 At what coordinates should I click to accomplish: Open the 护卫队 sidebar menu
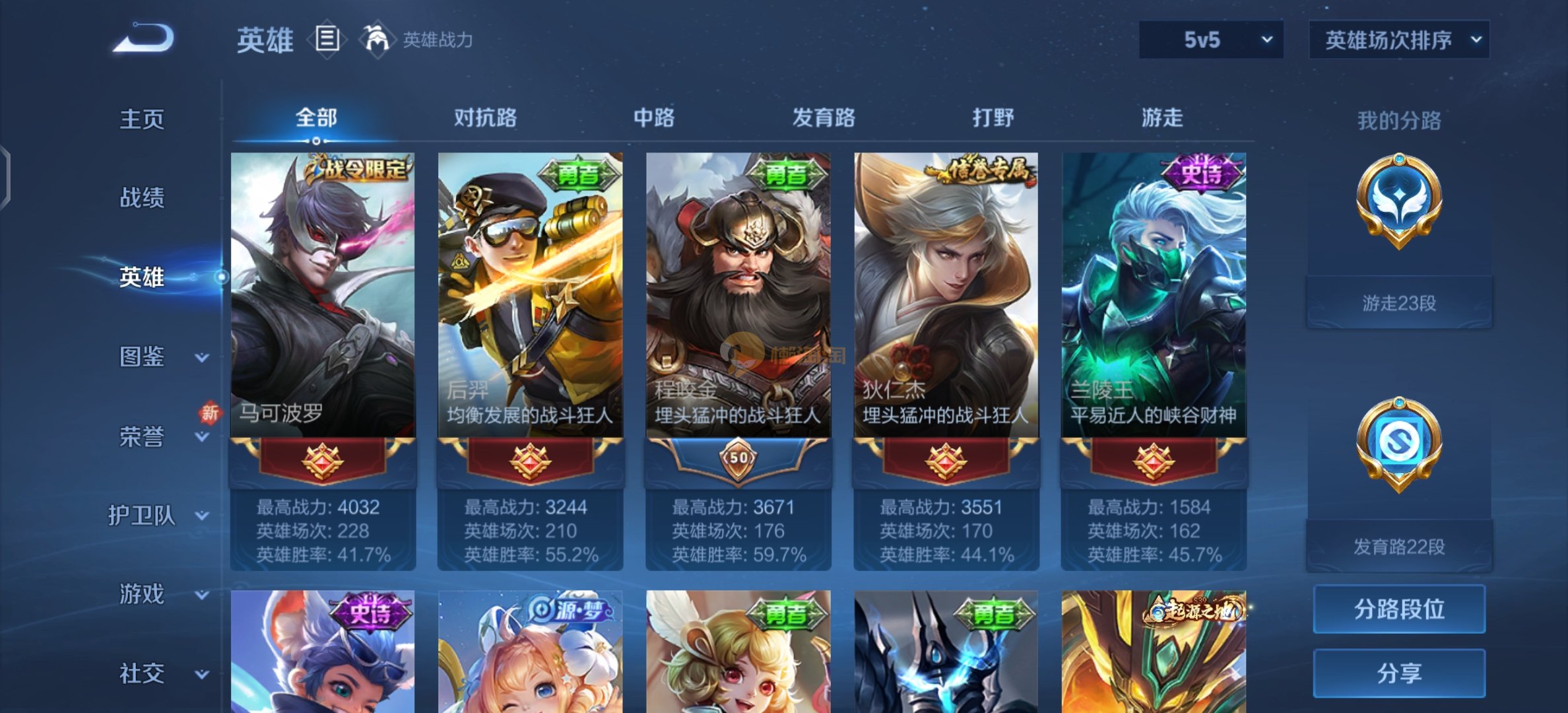(158, 515)
